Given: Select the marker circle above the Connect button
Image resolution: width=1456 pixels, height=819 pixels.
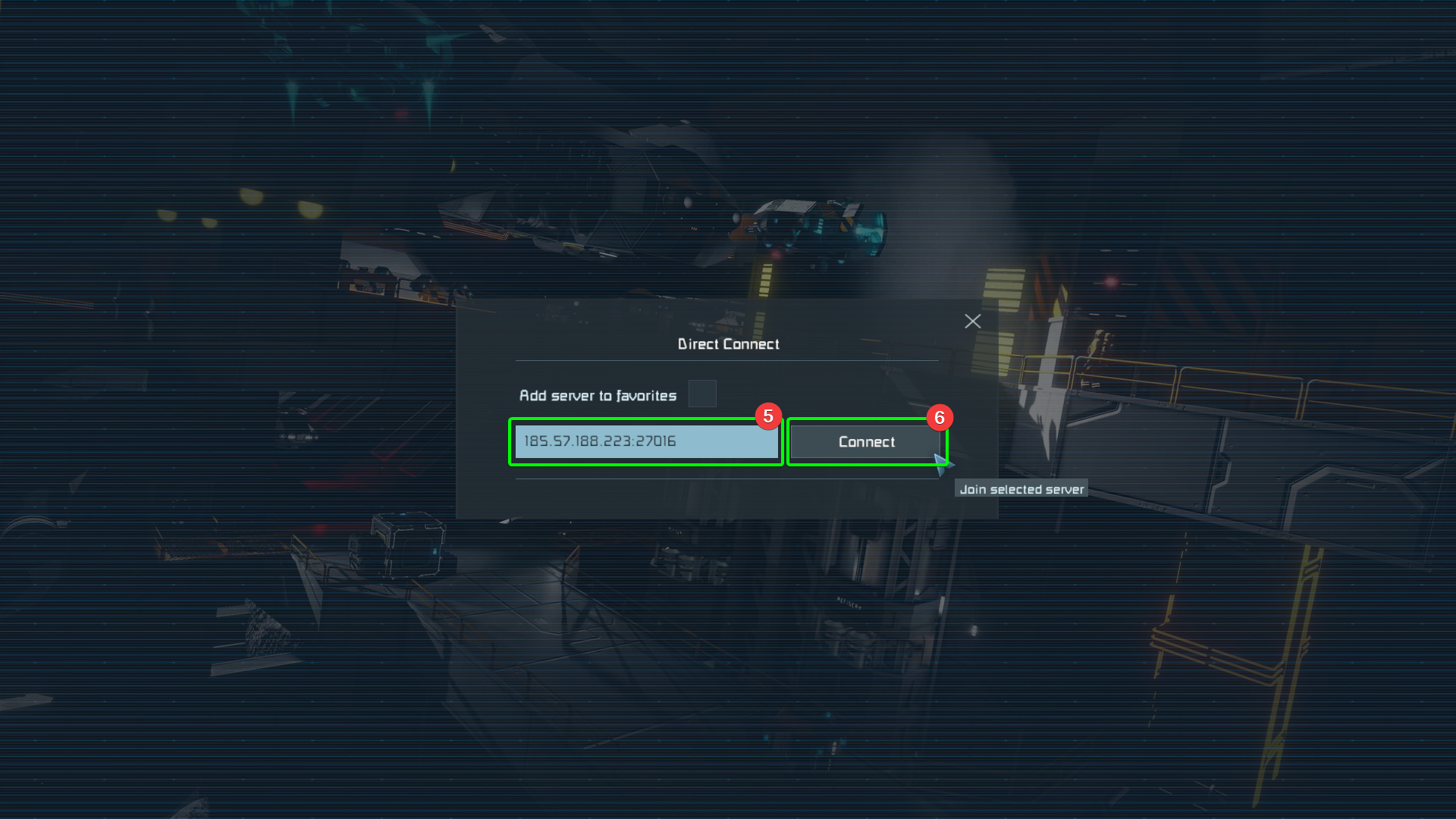Looking at the screenshot, I should (940, 417).
